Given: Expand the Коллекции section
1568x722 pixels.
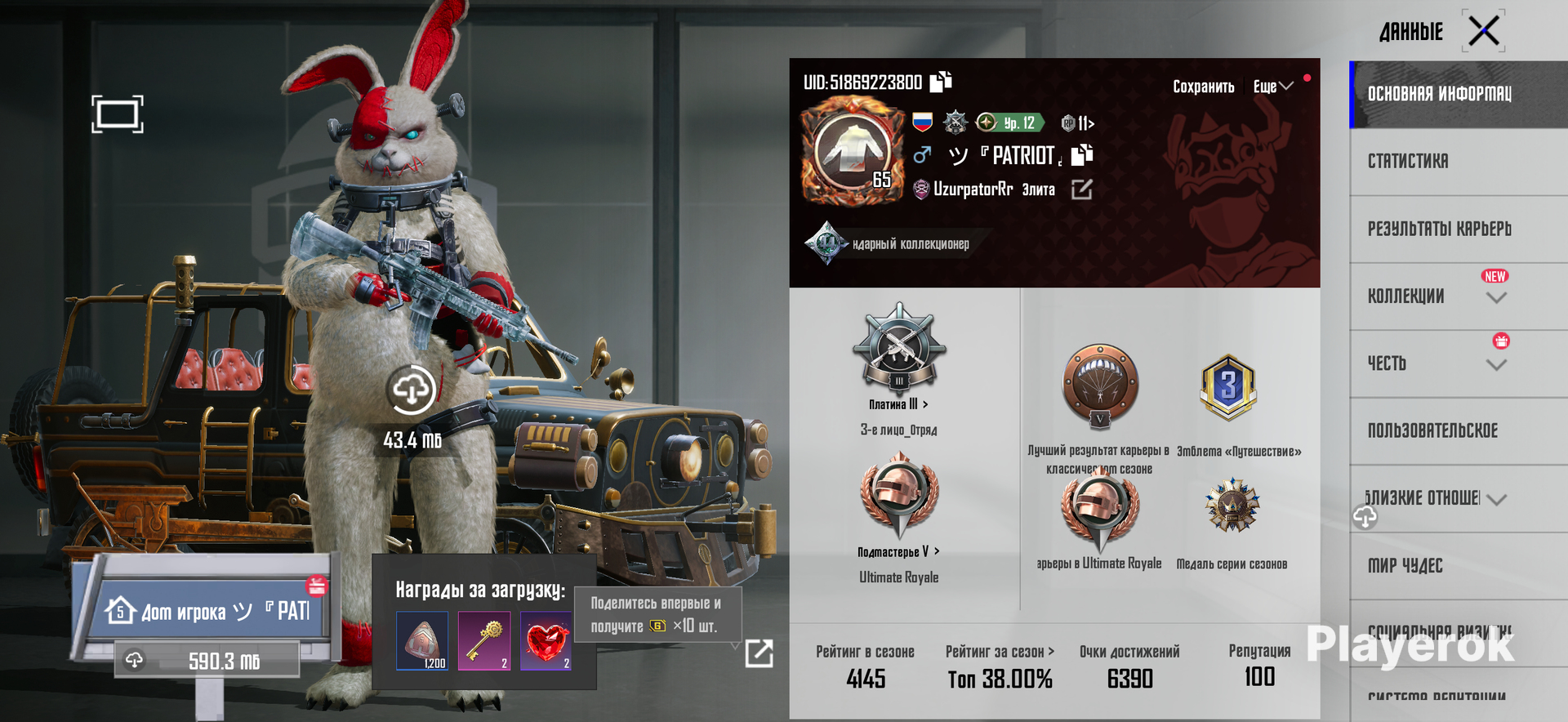Looking at the screenshot, I should [x=1495, y=298].
